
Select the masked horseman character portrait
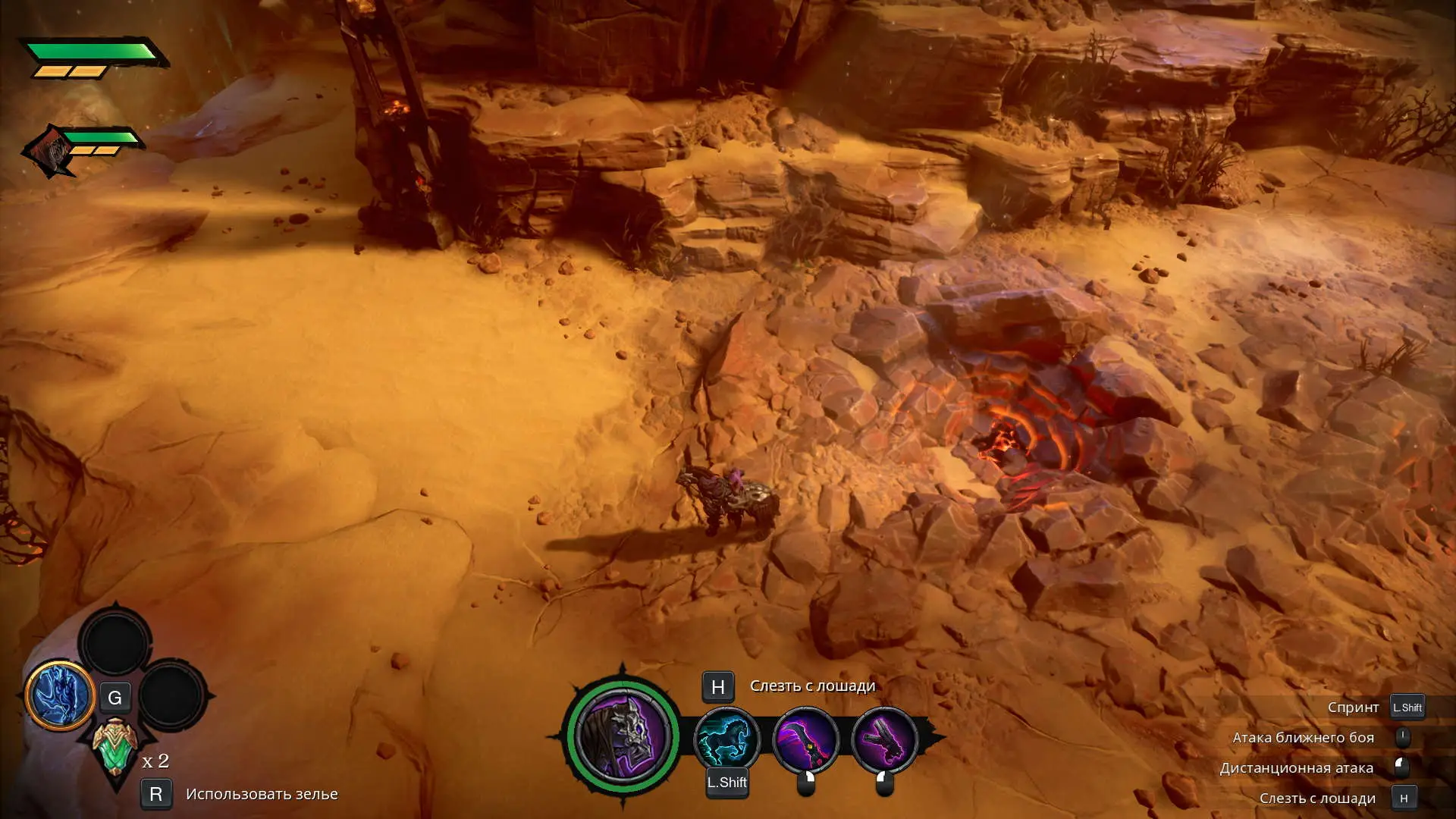pyautogui.click(x=623, y=735)
